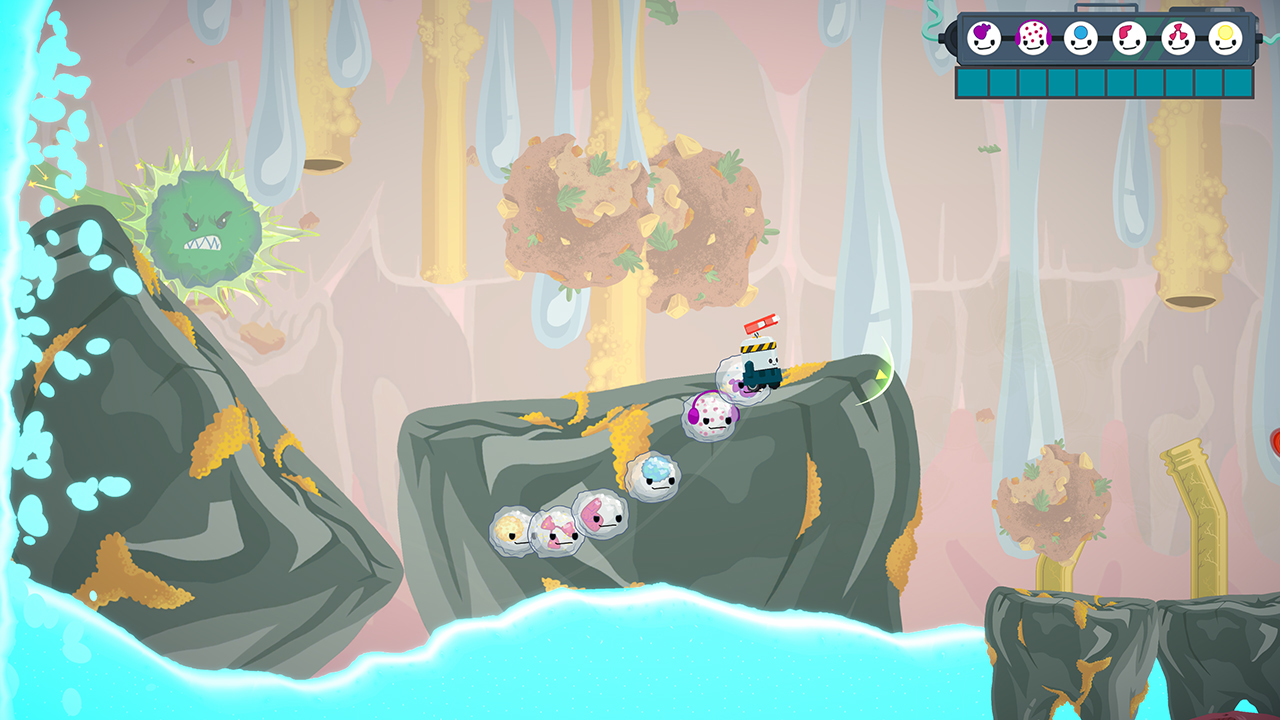
Task: Select the purple-haired passenger portrait in the HUD
Action: [983, 35]
